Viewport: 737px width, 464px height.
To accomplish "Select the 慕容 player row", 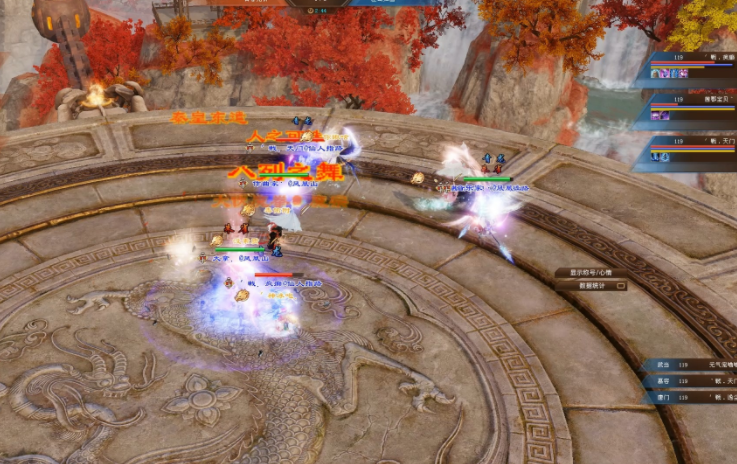I will pos(690,381).
